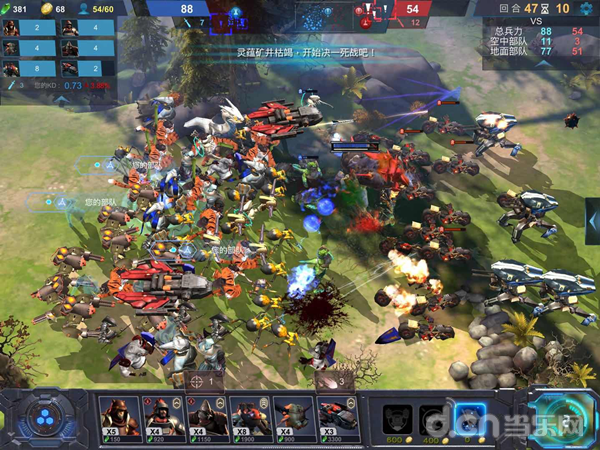Deploy the X8 unit card costing 1900

250,416
